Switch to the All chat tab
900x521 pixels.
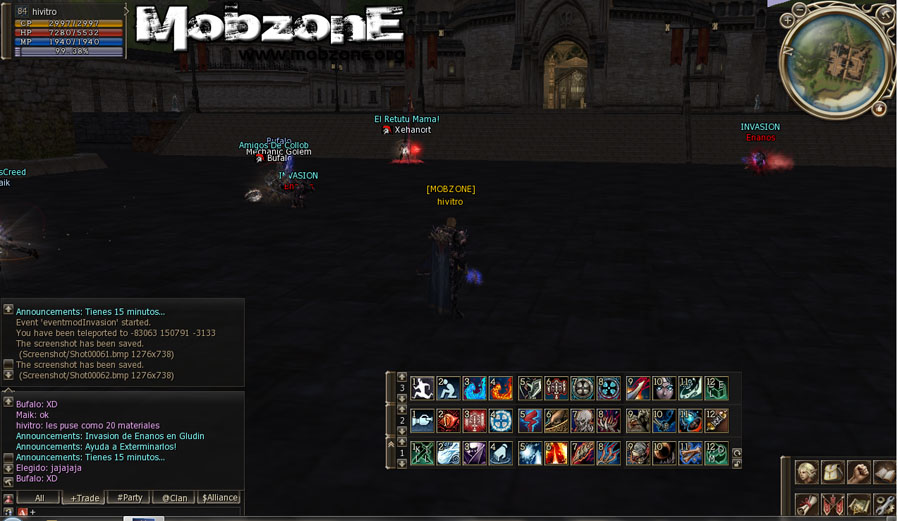(x=39, y=497)
